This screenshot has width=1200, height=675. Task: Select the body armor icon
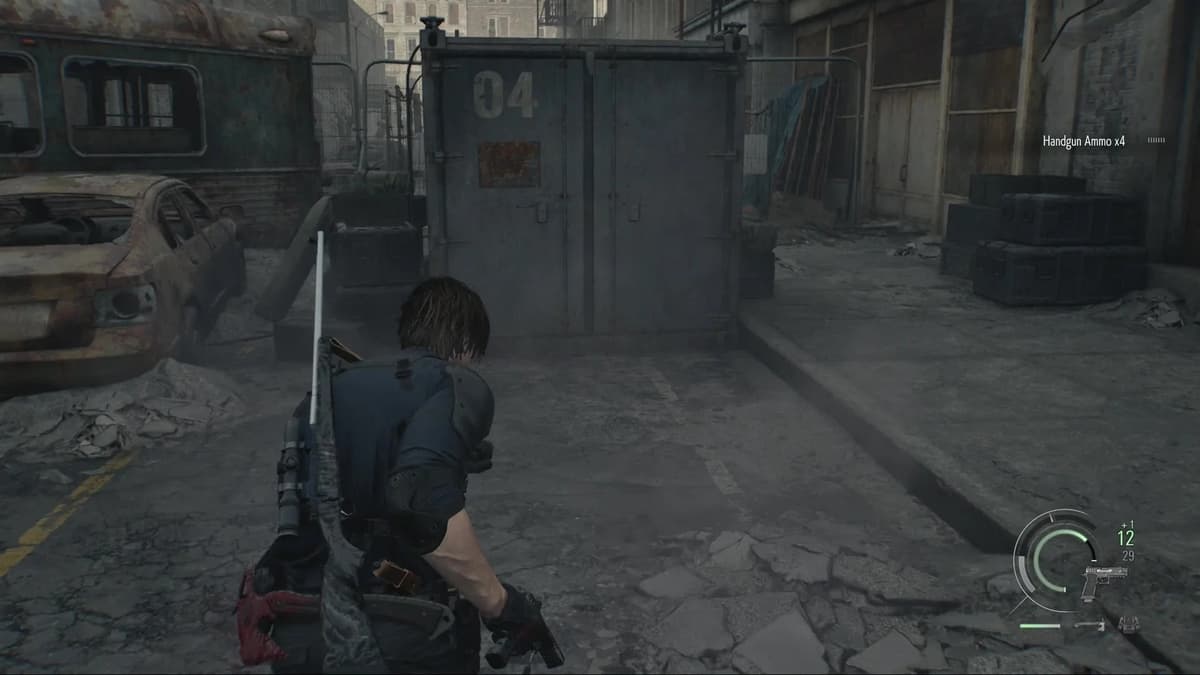[x=1129, y=625]
